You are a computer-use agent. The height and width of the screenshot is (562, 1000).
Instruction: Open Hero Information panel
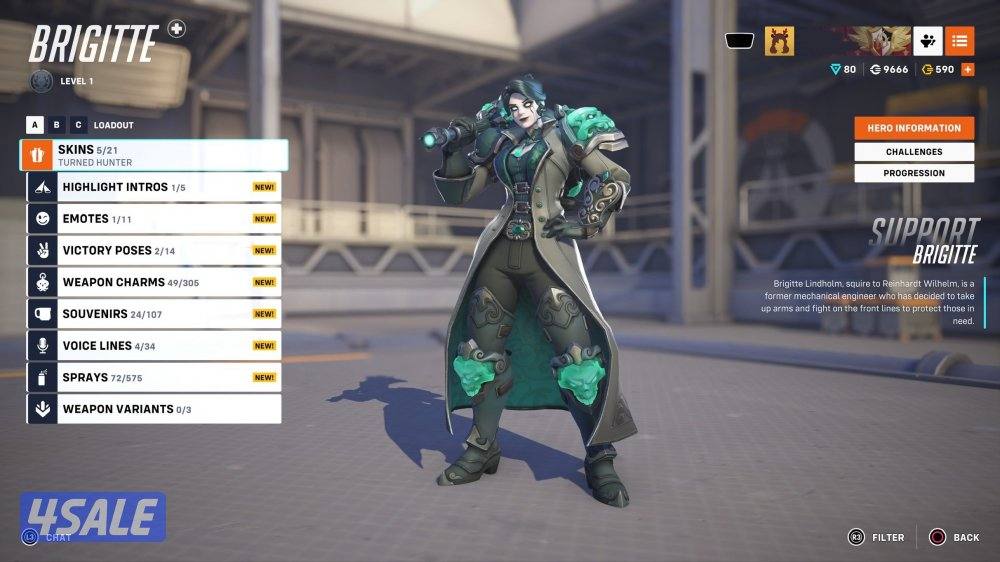click(914, 128)
